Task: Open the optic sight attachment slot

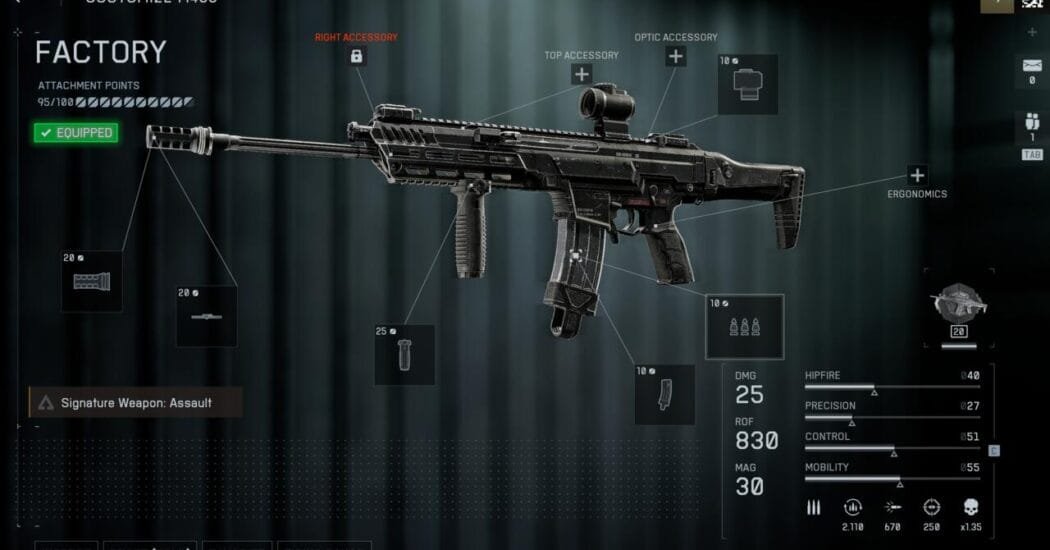Action: (x=748, y=84)
